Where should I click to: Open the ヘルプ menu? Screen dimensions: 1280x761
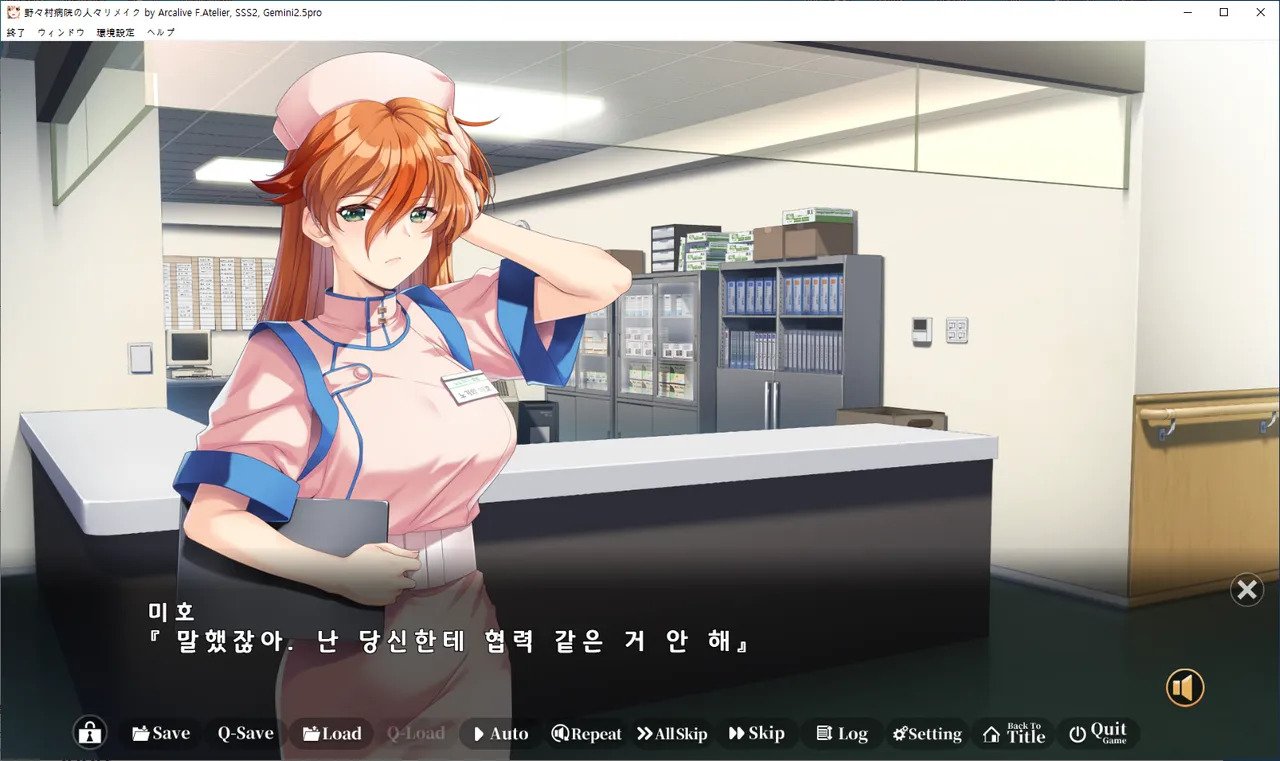[160, 33]
